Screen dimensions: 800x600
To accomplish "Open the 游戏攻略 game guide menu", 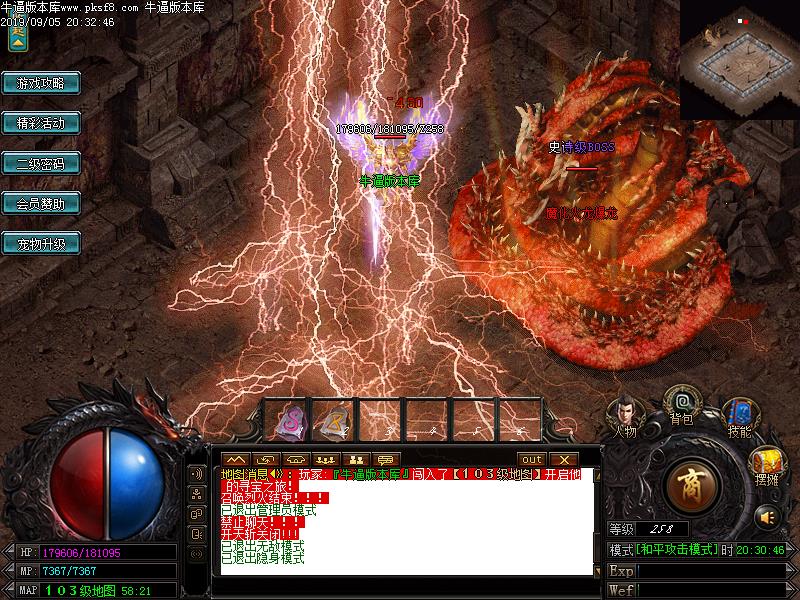I will click(x=41, y=83).
